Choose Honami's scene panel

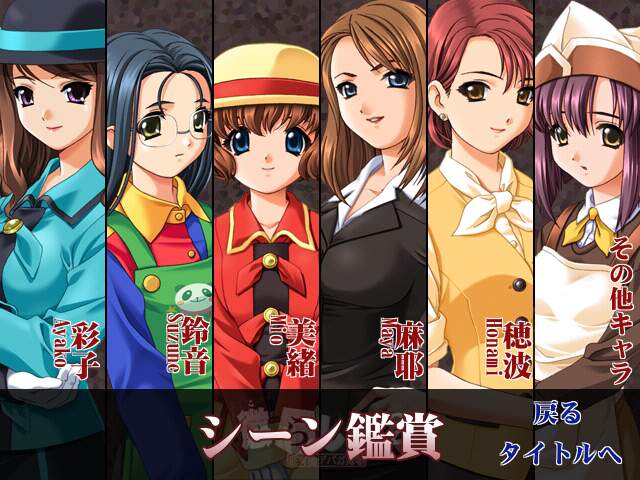pyautogui.click(x=478, y=200)
